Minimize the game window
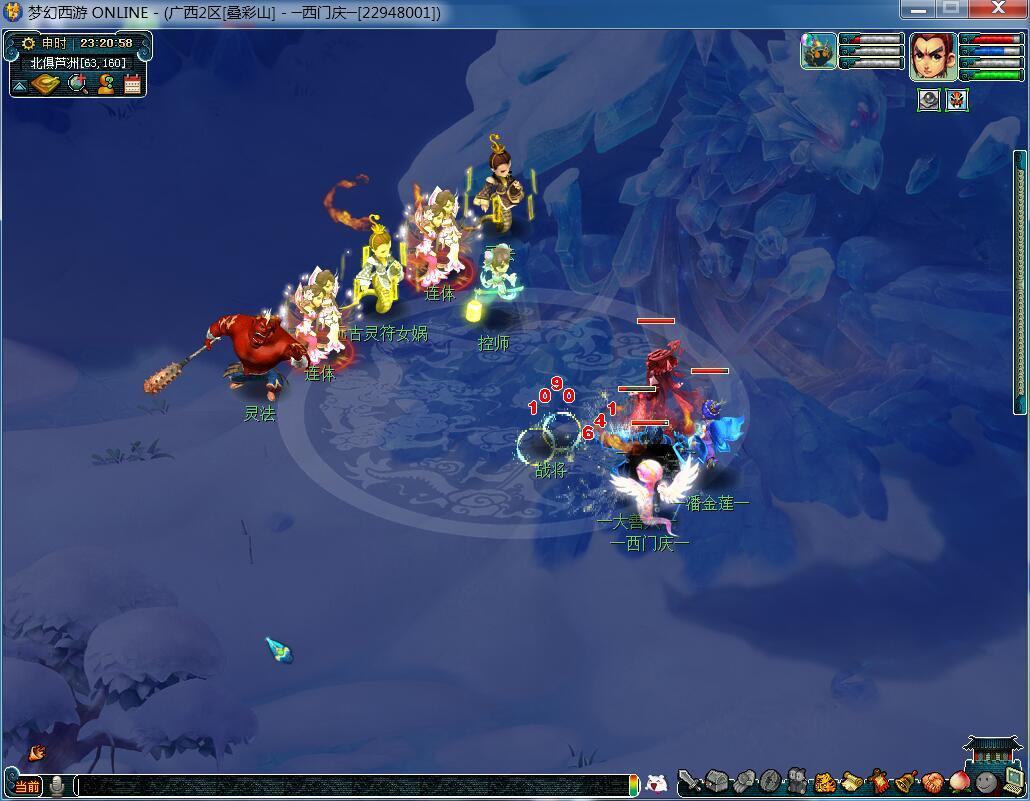This screenshot has width=1030, height=801. click(918, 10)
